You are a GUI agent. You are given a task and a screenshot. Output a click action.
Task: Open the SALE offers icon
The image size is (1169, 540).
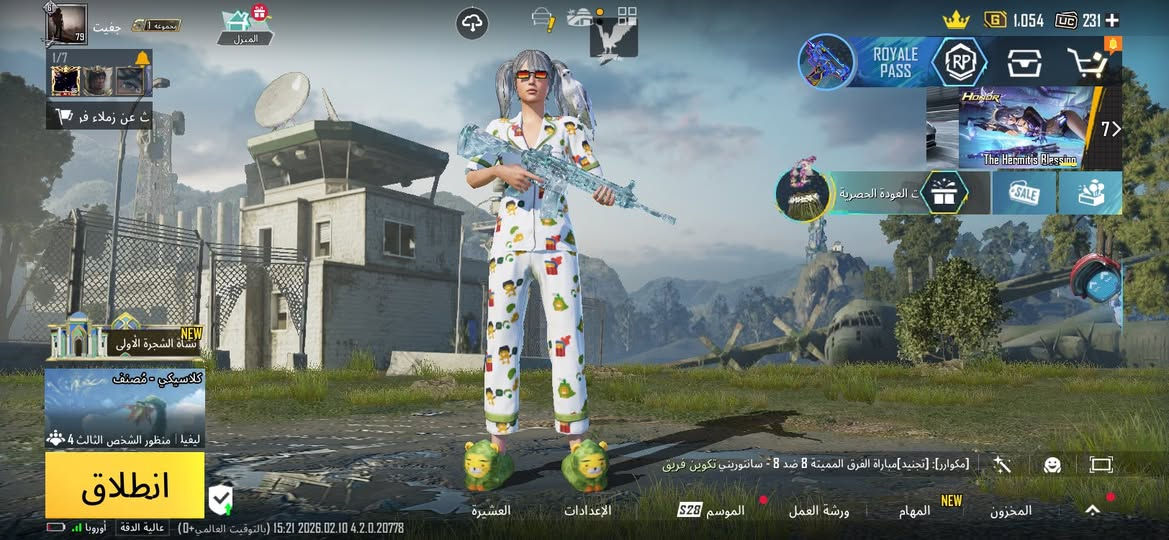pyautogui.click(x=1024, y=193)
